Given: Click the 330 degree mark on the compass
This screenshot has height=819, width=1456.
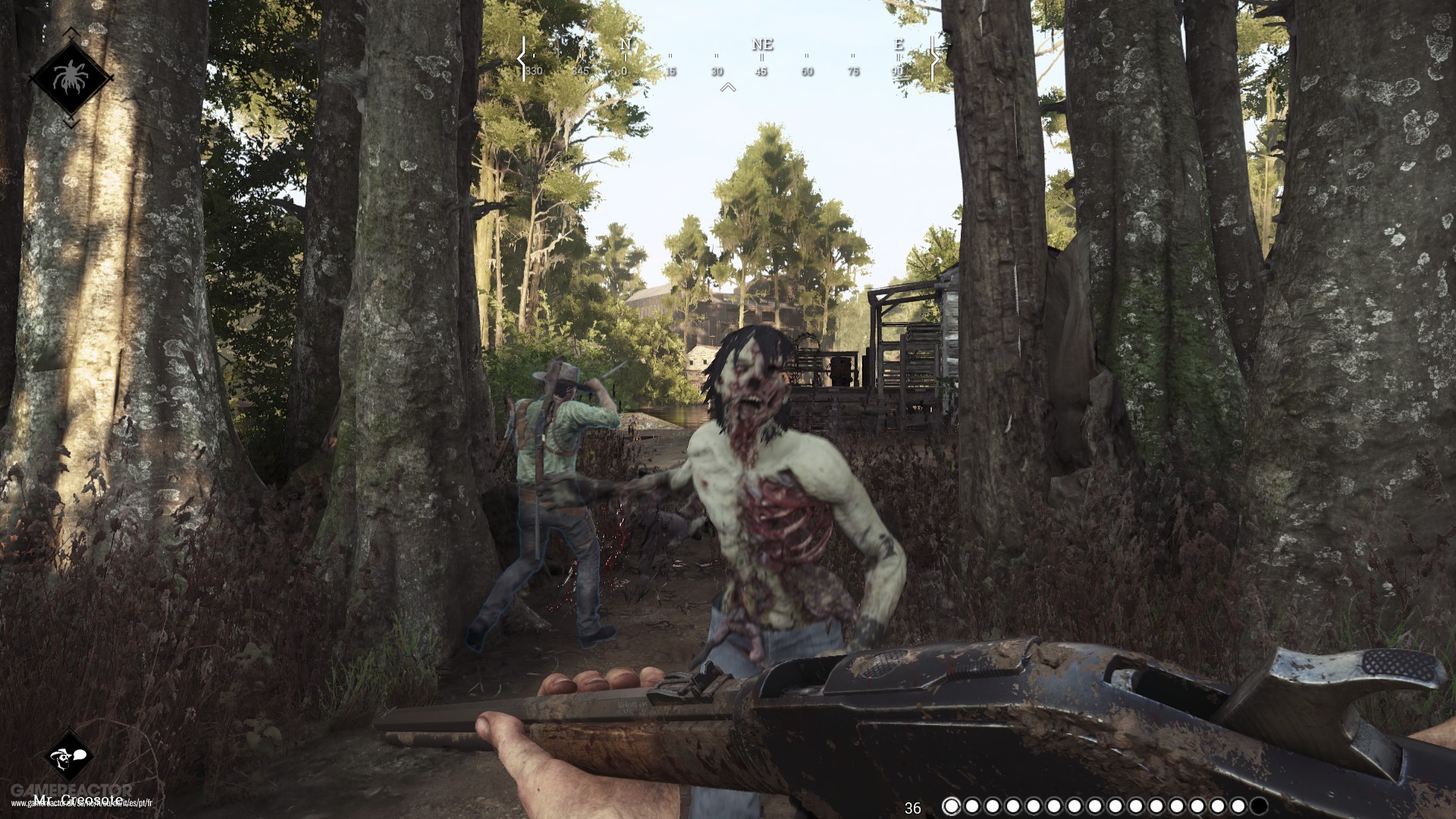Looking at the screenshot, I should pyautogui.click(x=533, y=72).
